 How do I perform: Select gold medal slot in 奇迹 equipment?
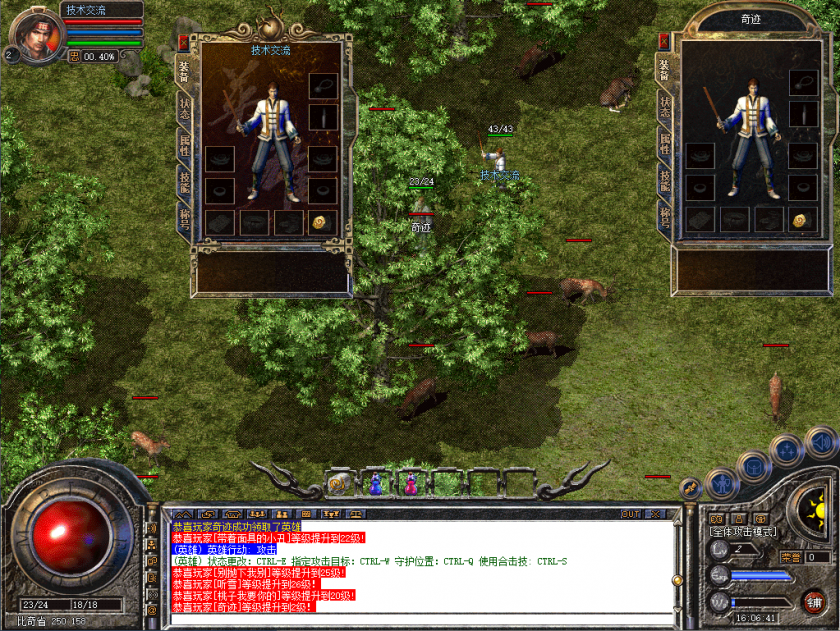800,220
